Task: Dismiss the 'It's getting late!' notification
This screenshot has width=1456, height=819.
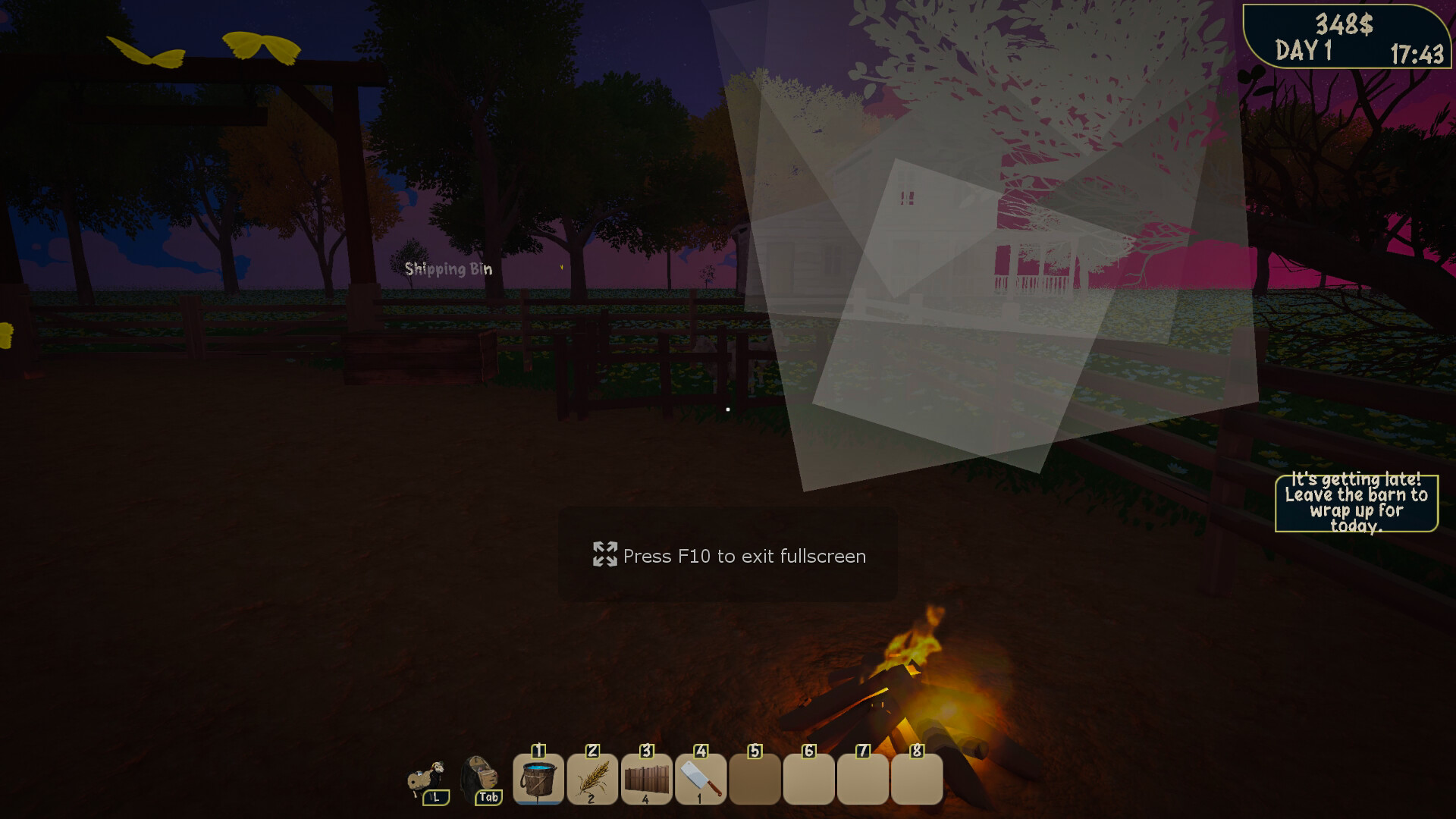Action: point(1356,504)
